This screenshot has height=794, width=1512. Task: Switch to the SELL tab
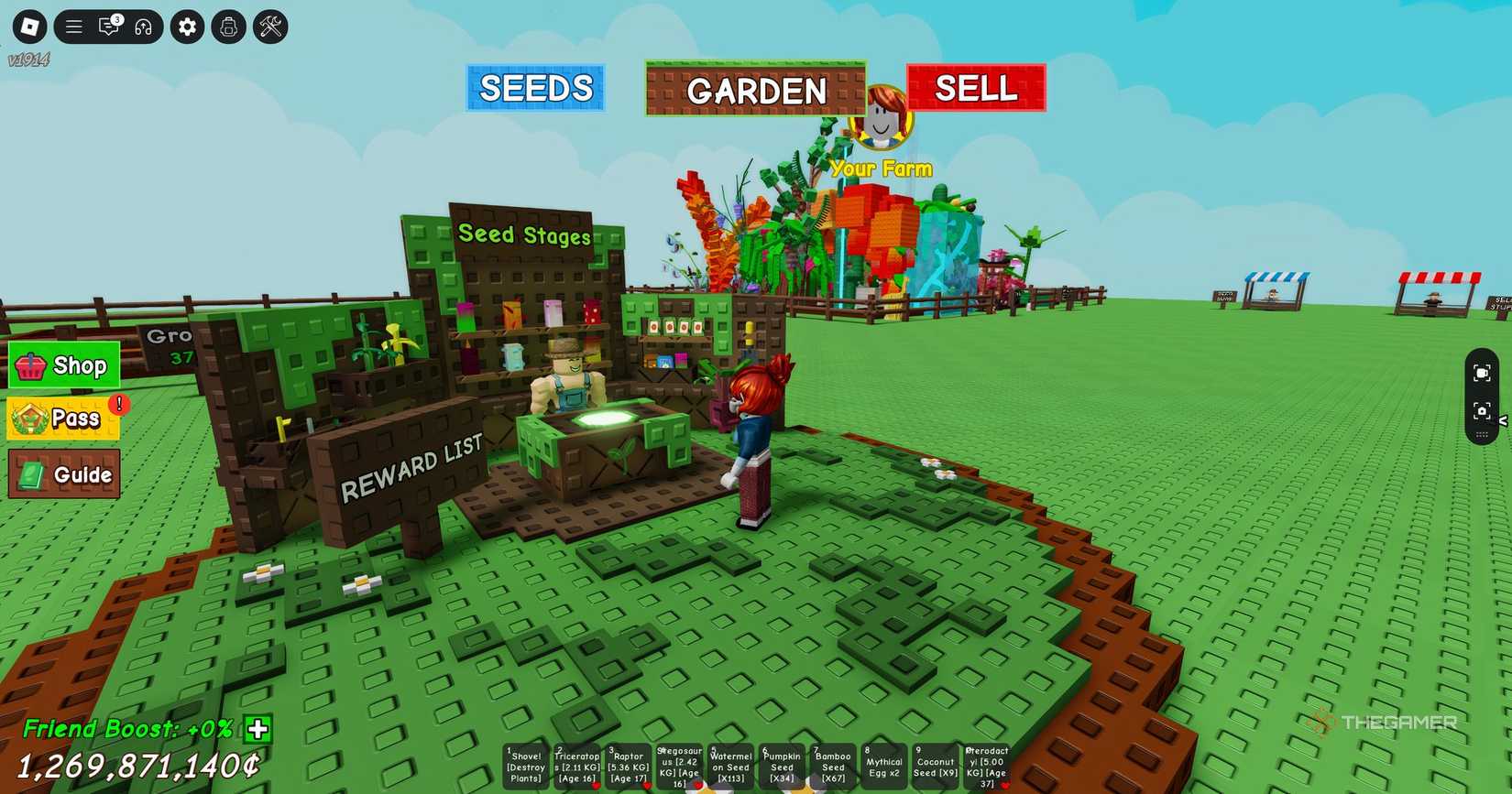974,88
